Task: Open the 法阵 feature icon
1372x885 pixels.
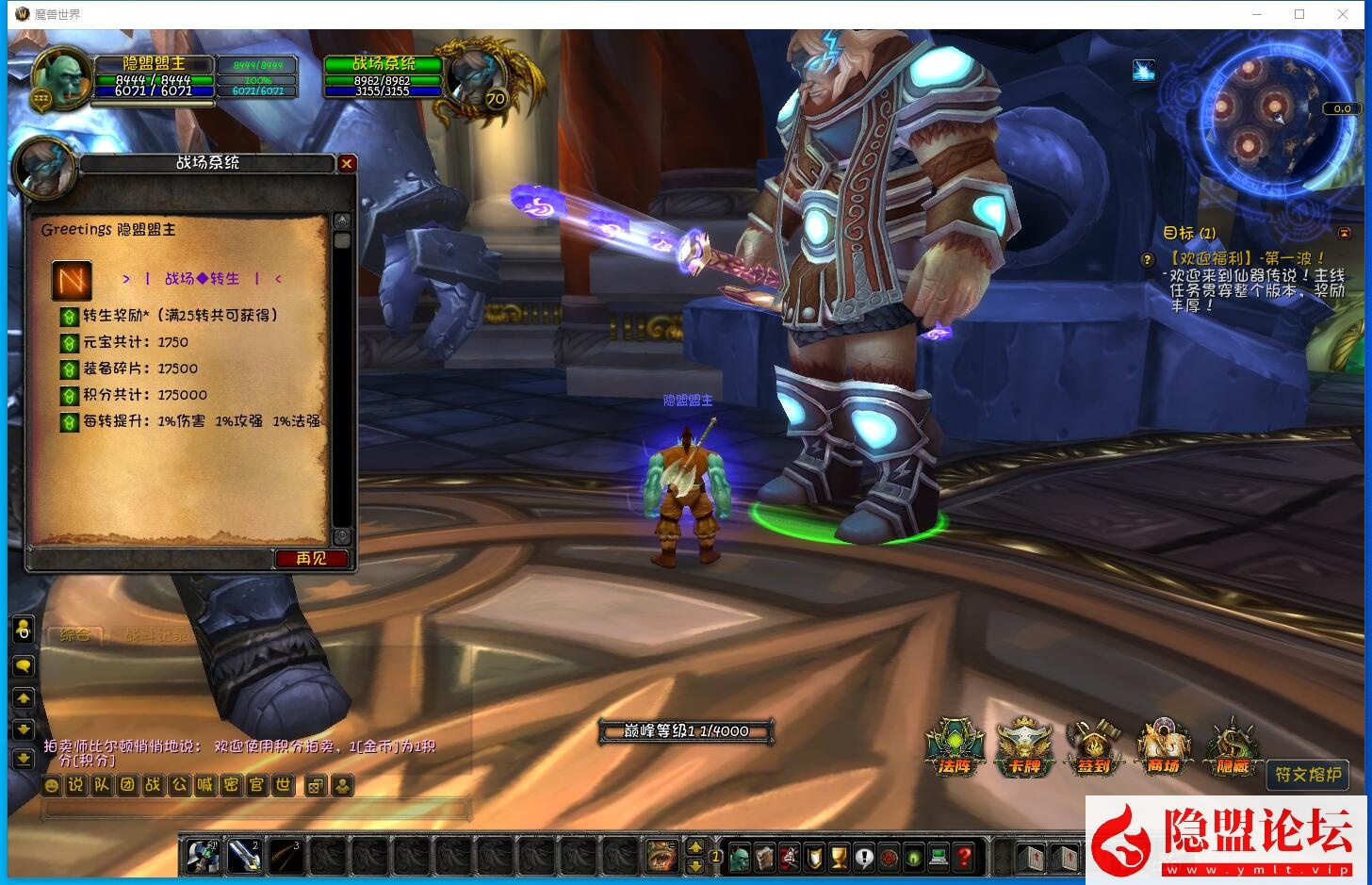Action: point(955,748)
